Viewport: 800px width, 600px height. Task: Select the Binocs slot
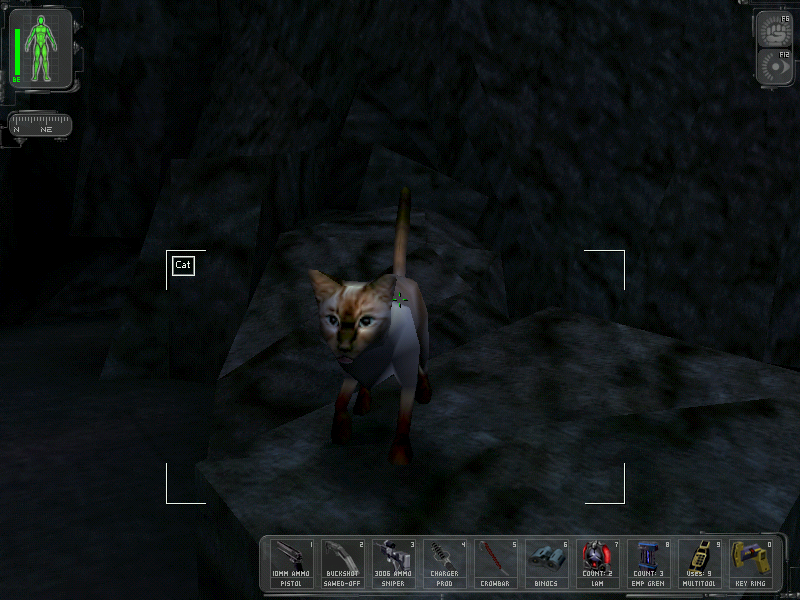tap(548, 564)
